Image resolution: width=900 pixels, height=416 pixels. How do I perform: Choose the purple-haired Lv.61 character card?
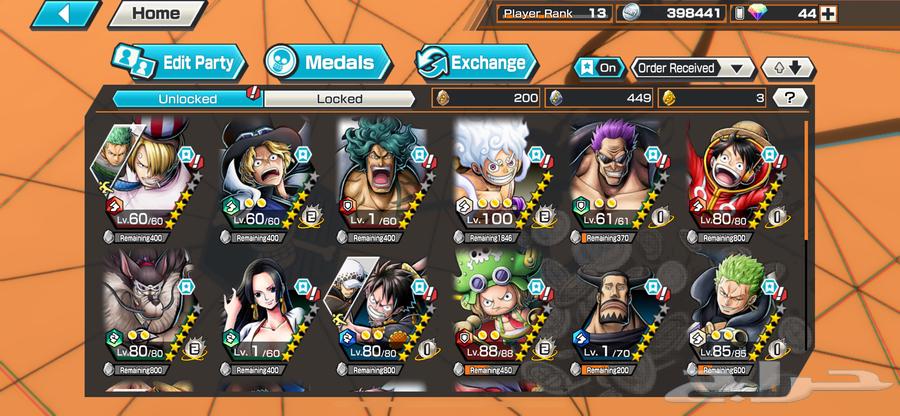(x=616, y=176)
